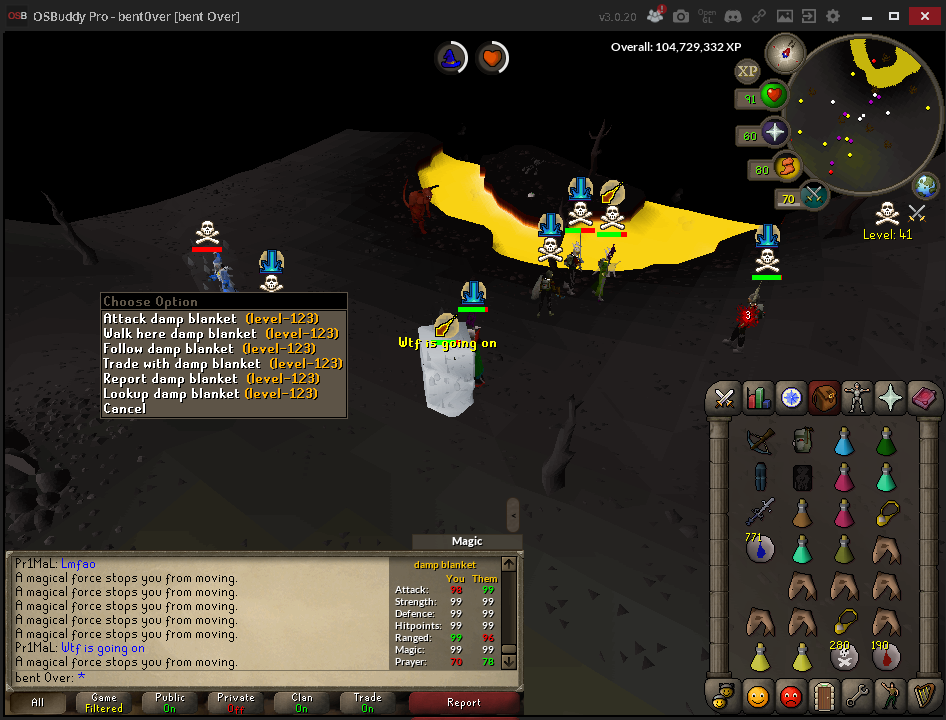
Task: Open the Worn Equipment tab
Action: pyautogui.click(x=857, y=398)
